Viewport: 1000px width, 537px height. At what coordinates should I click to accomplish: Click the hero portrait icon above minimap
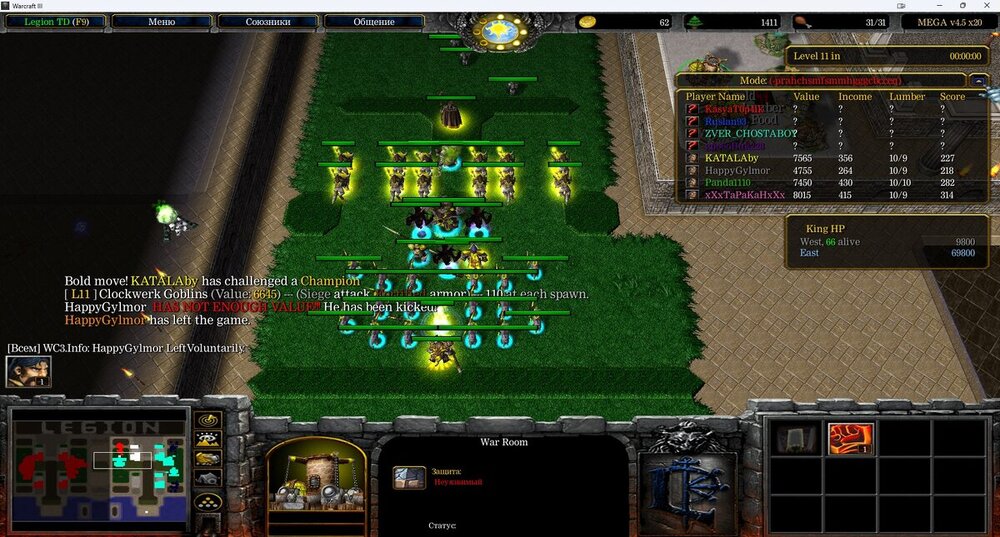28,371
